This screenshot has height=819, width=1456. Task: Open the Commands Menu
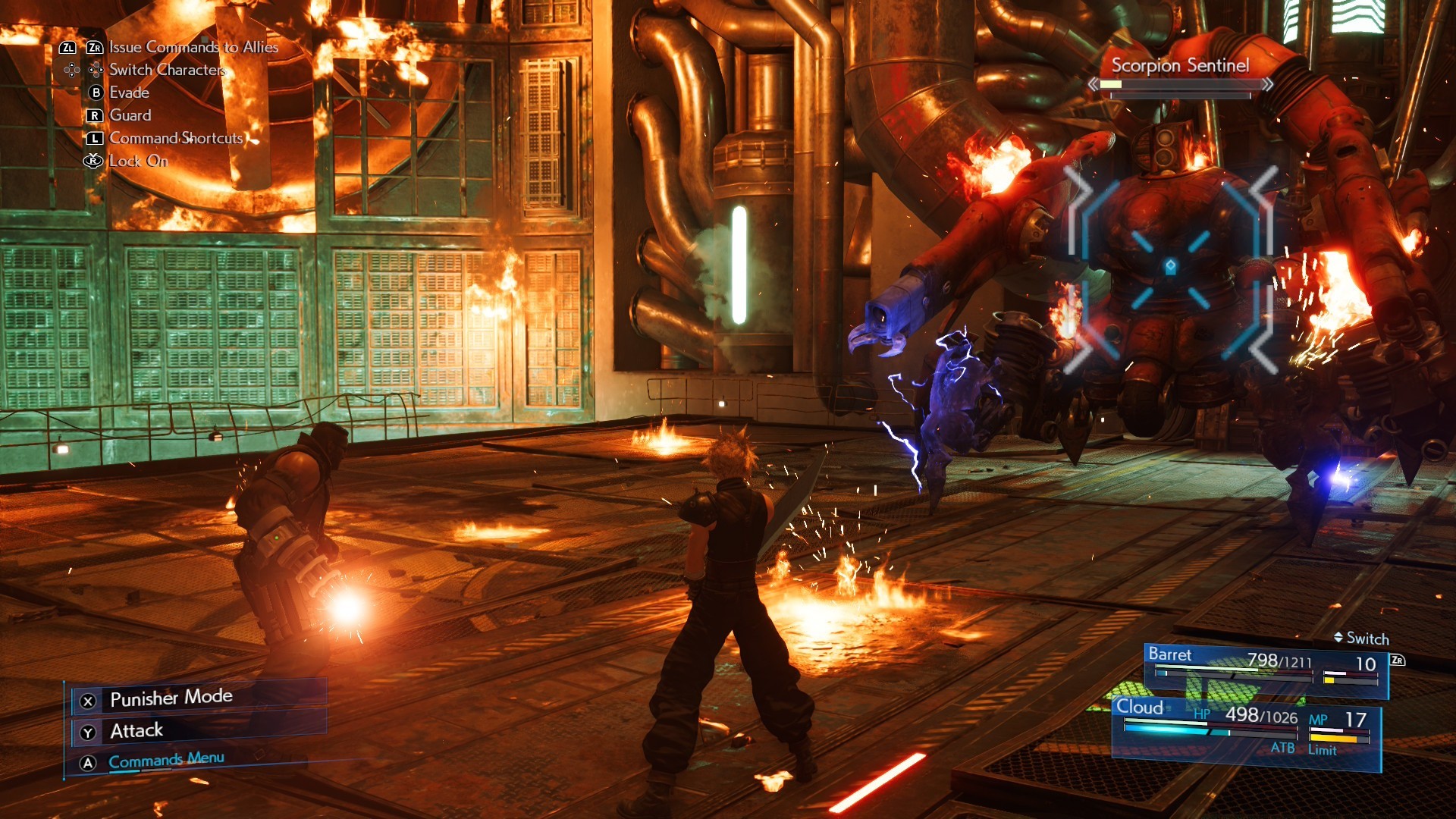(166, 760)
